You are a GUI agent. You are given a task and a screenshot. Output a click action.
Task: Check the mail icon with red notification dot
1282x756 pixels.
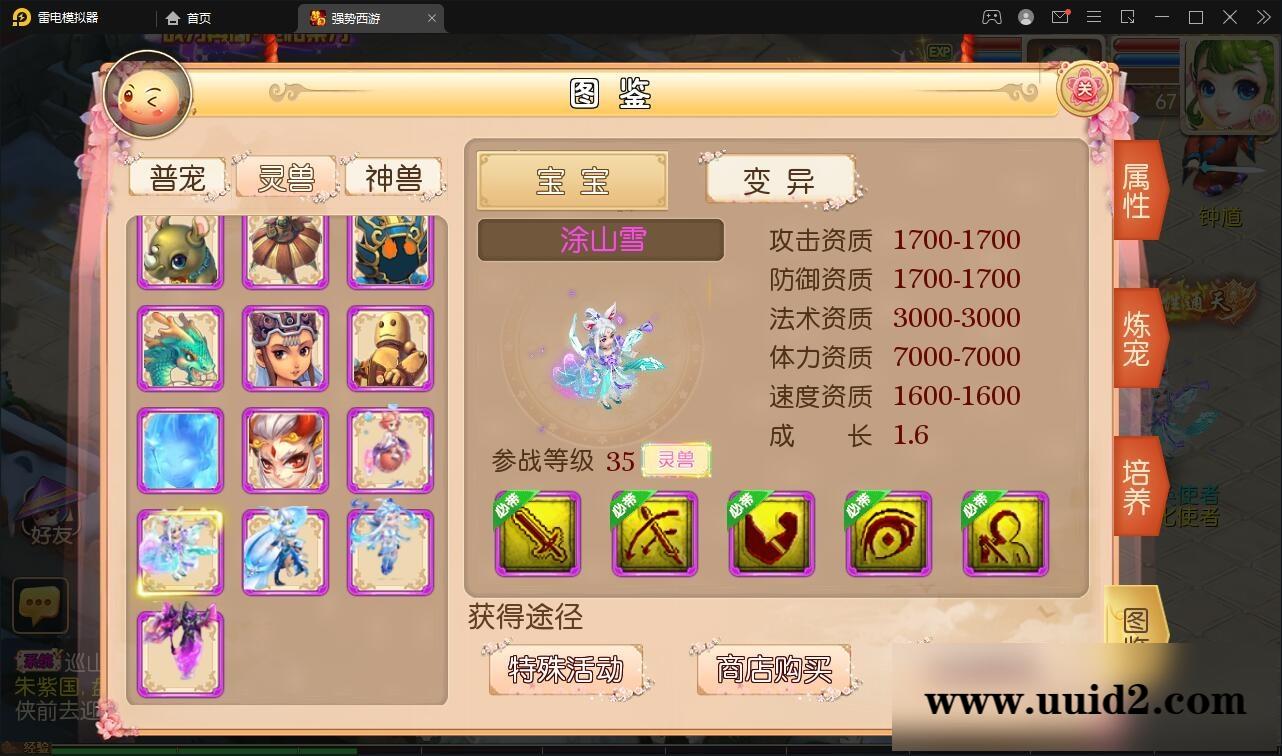1062,17
